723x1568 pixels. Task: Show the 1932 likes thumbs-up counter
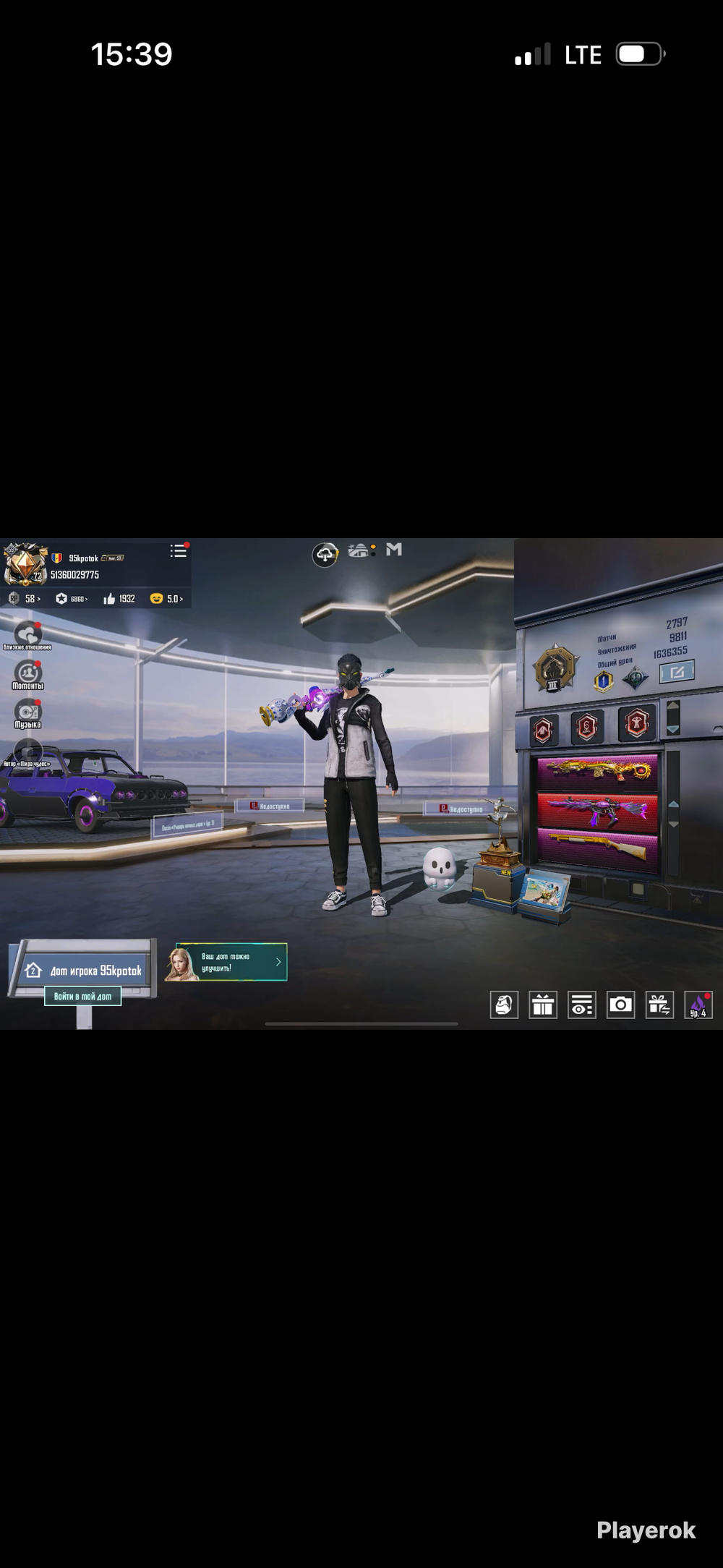119,599
